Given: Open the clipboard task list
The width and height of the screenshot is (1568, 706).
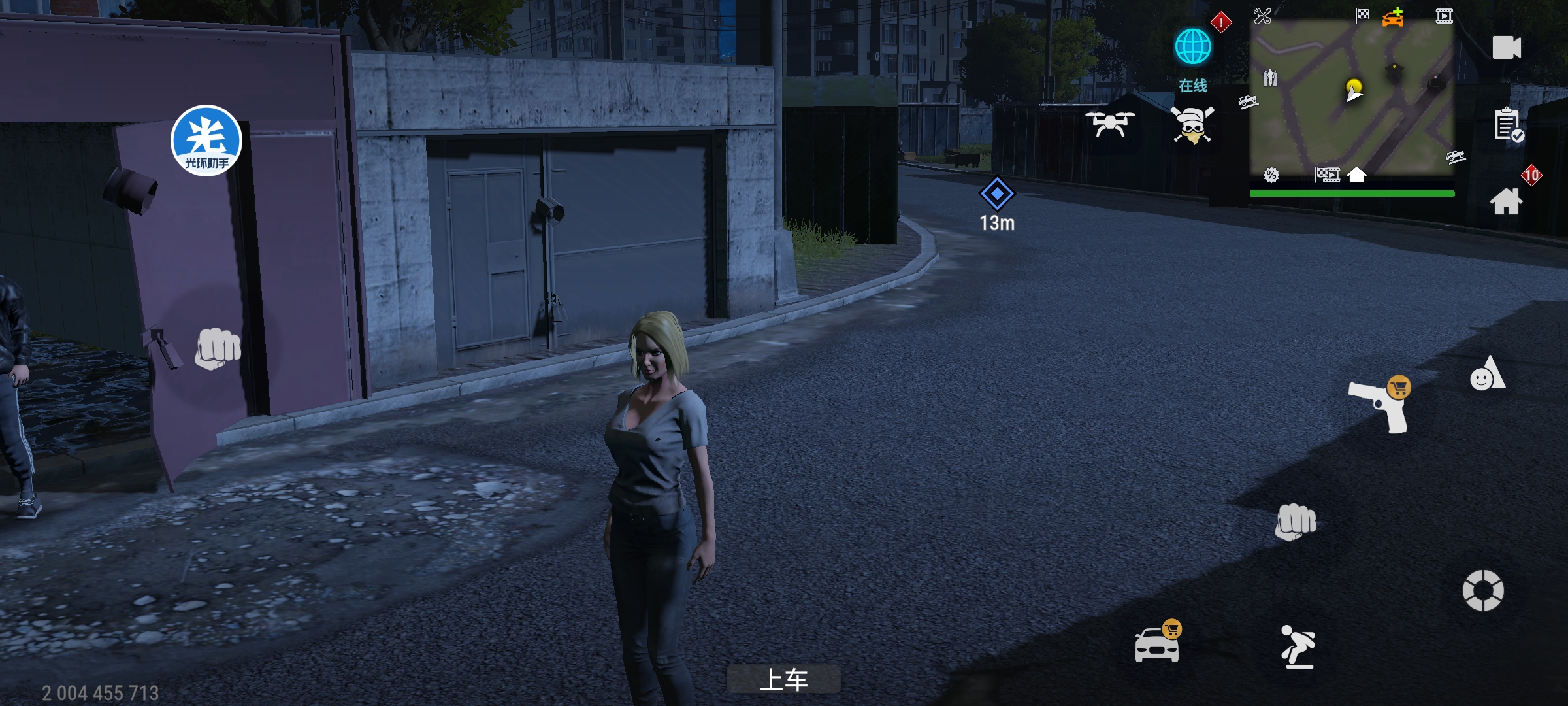Looking at the screenshot, I should pyautogui.click(x=1508, y=124).
